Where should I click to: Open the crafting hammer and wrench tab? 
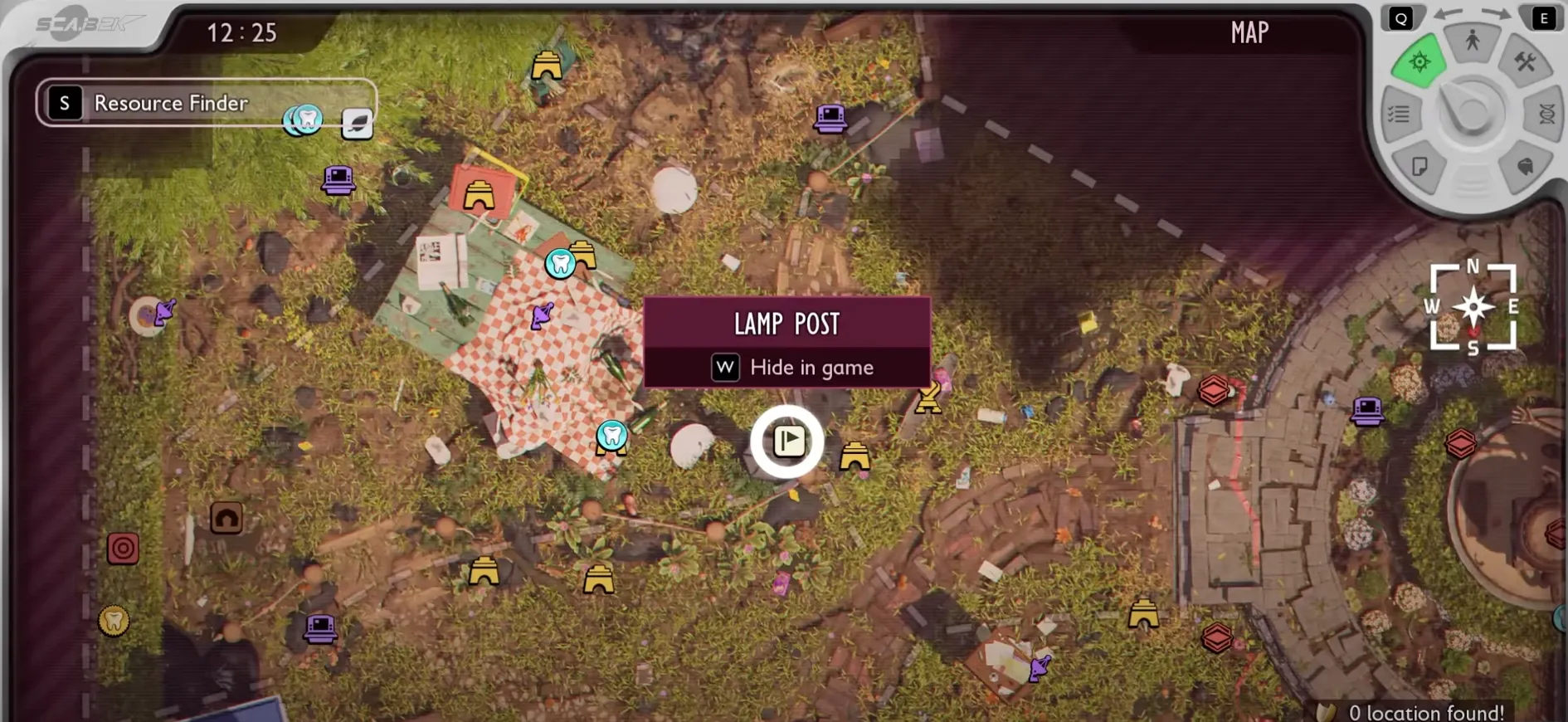coord(1525,61)
